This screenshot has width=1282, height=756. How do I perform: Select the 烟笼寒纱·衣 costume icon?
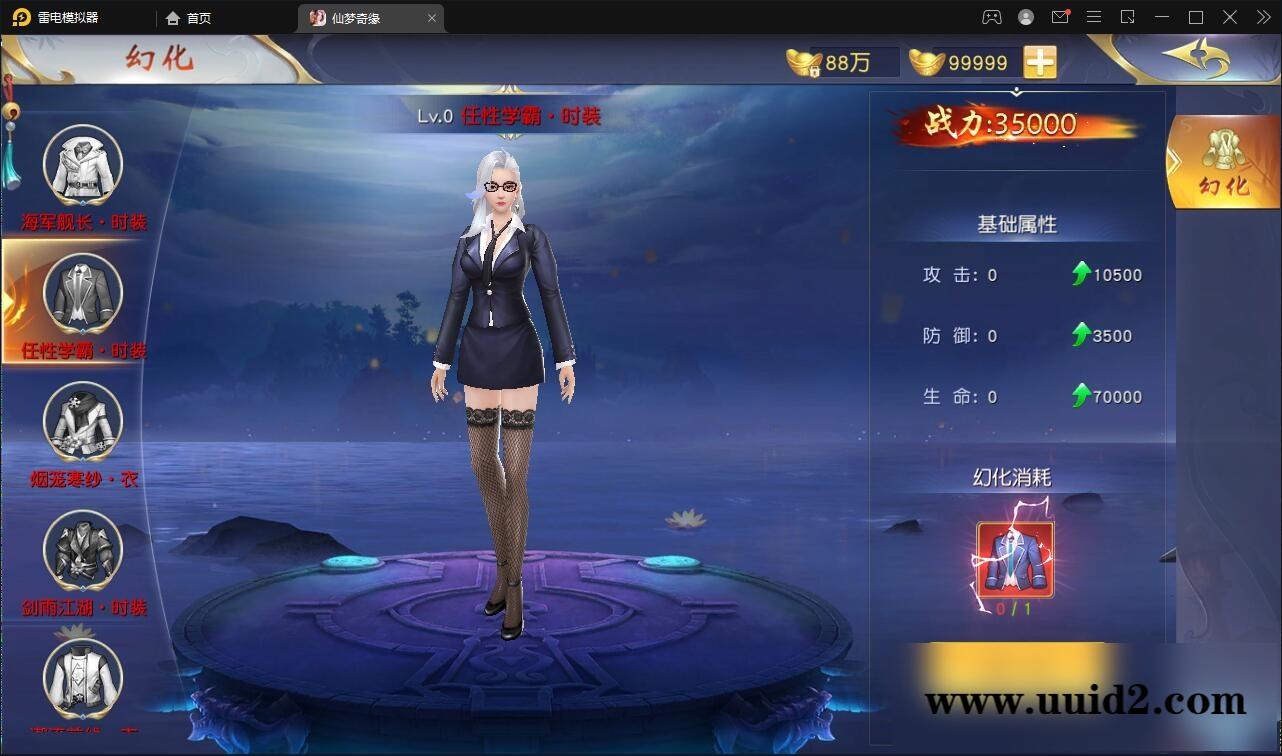[x=80, y=422]
